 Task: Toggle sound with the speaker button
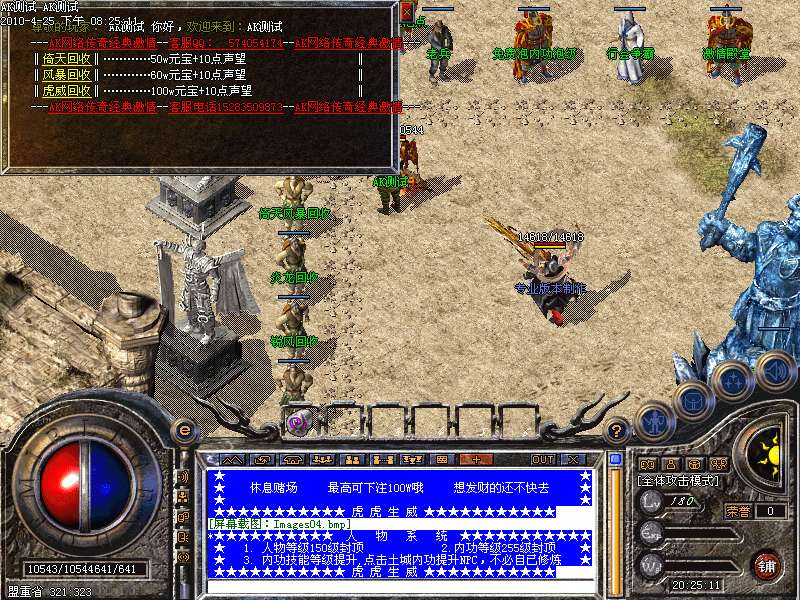click(x=774, y=370)
